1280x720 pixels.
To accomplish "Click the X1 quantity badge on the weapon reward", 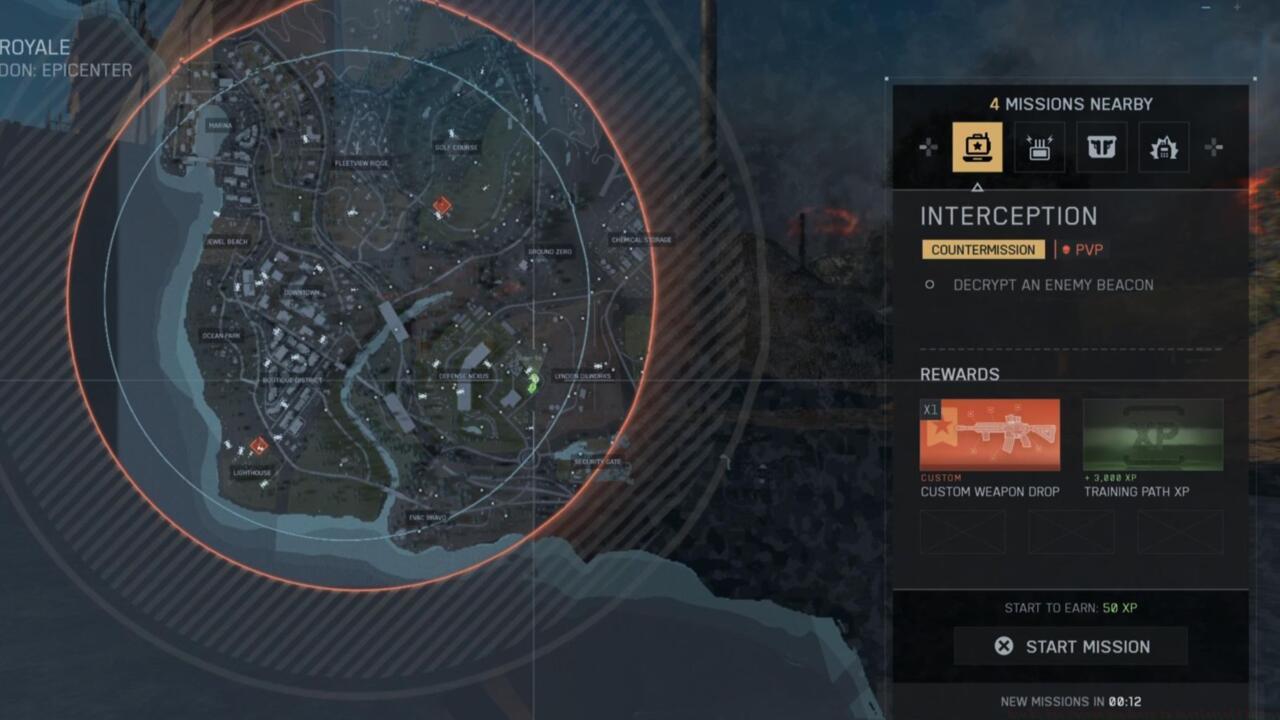I will tap(928, 410).
